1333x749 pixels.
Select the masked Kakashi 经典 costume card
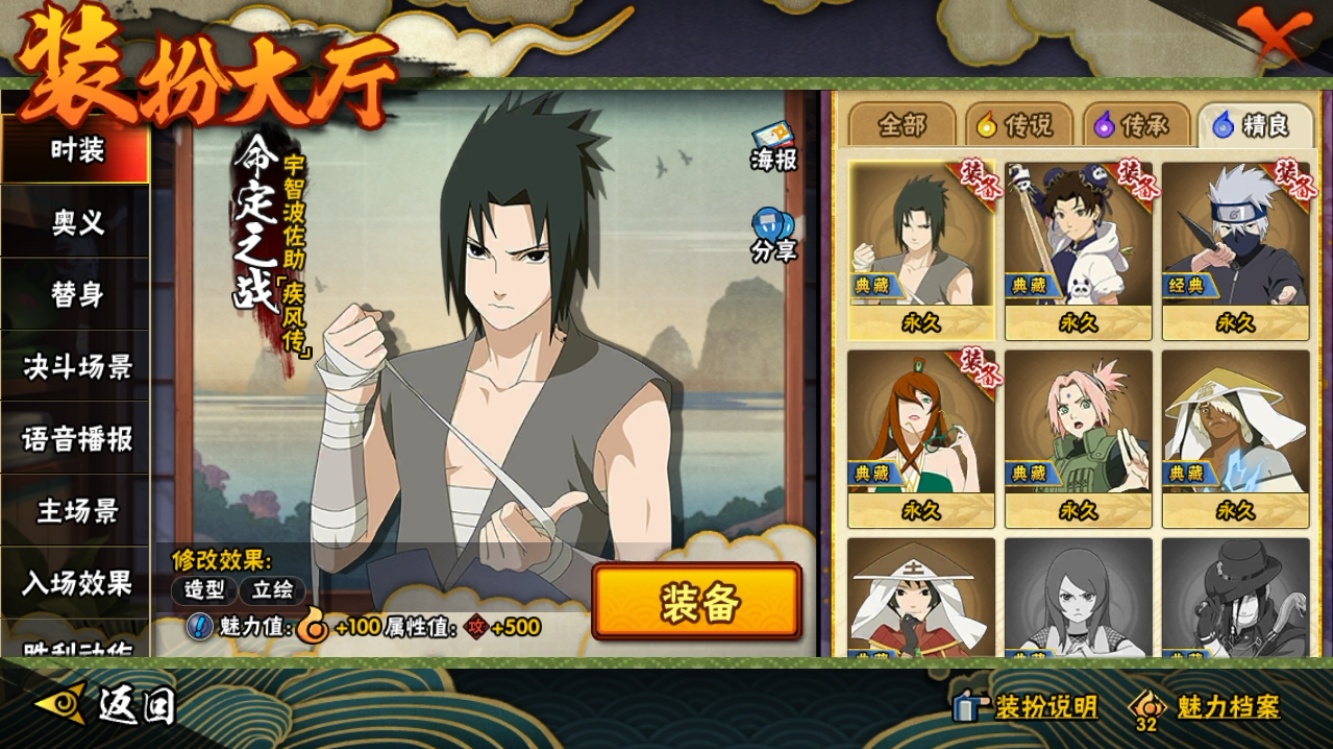[x=1235, y=250]
